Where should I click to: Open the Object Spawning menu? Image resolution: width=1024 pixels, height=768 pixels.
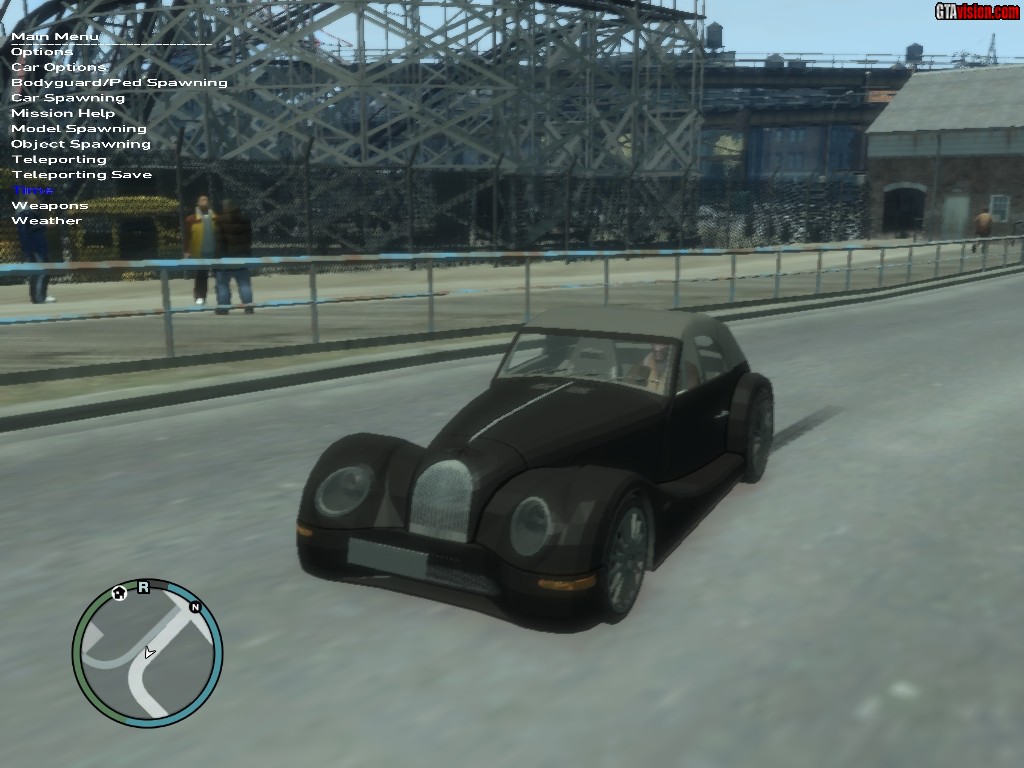point(80,144)
